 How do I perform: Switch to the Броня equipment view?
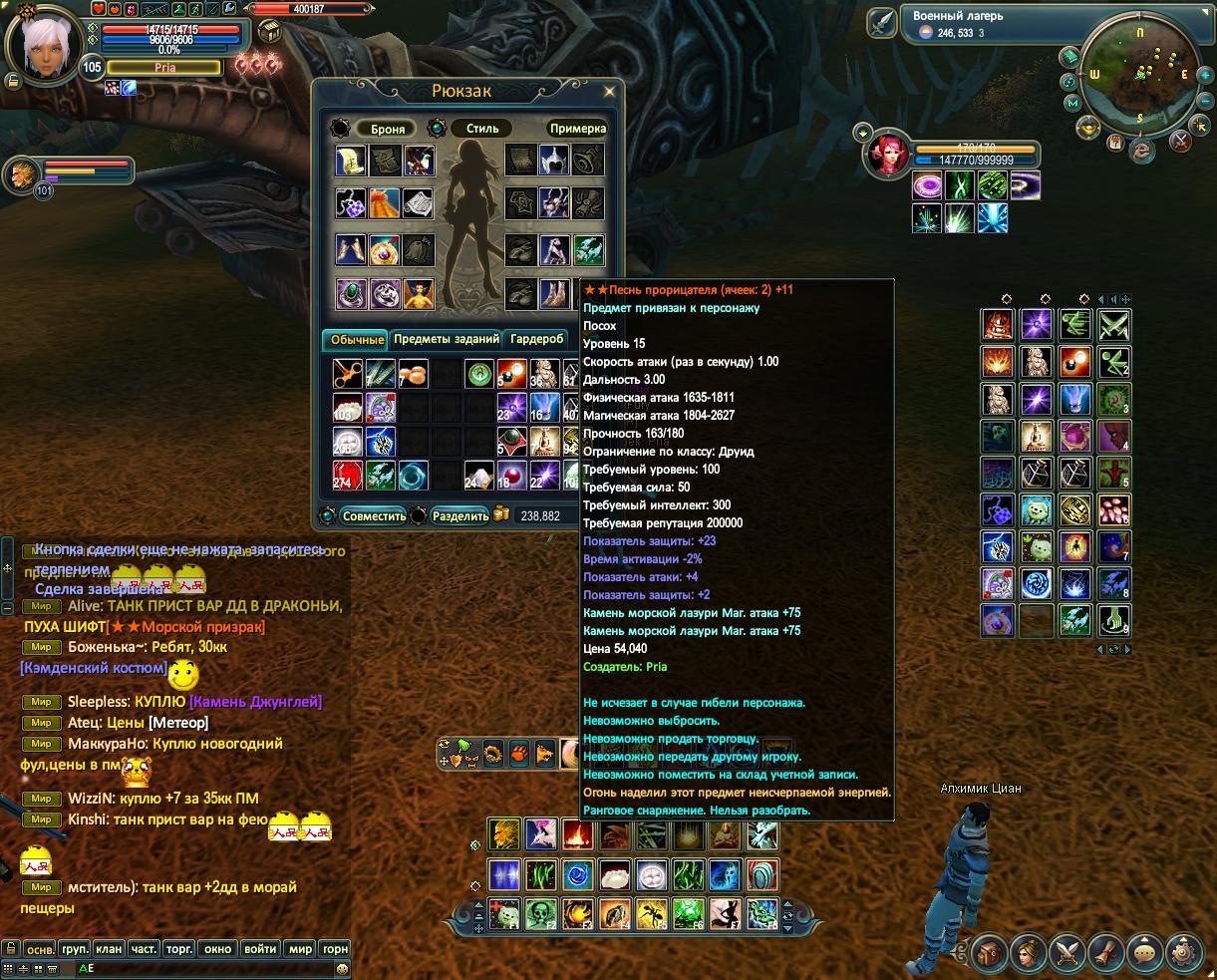[x=387, y=129]
